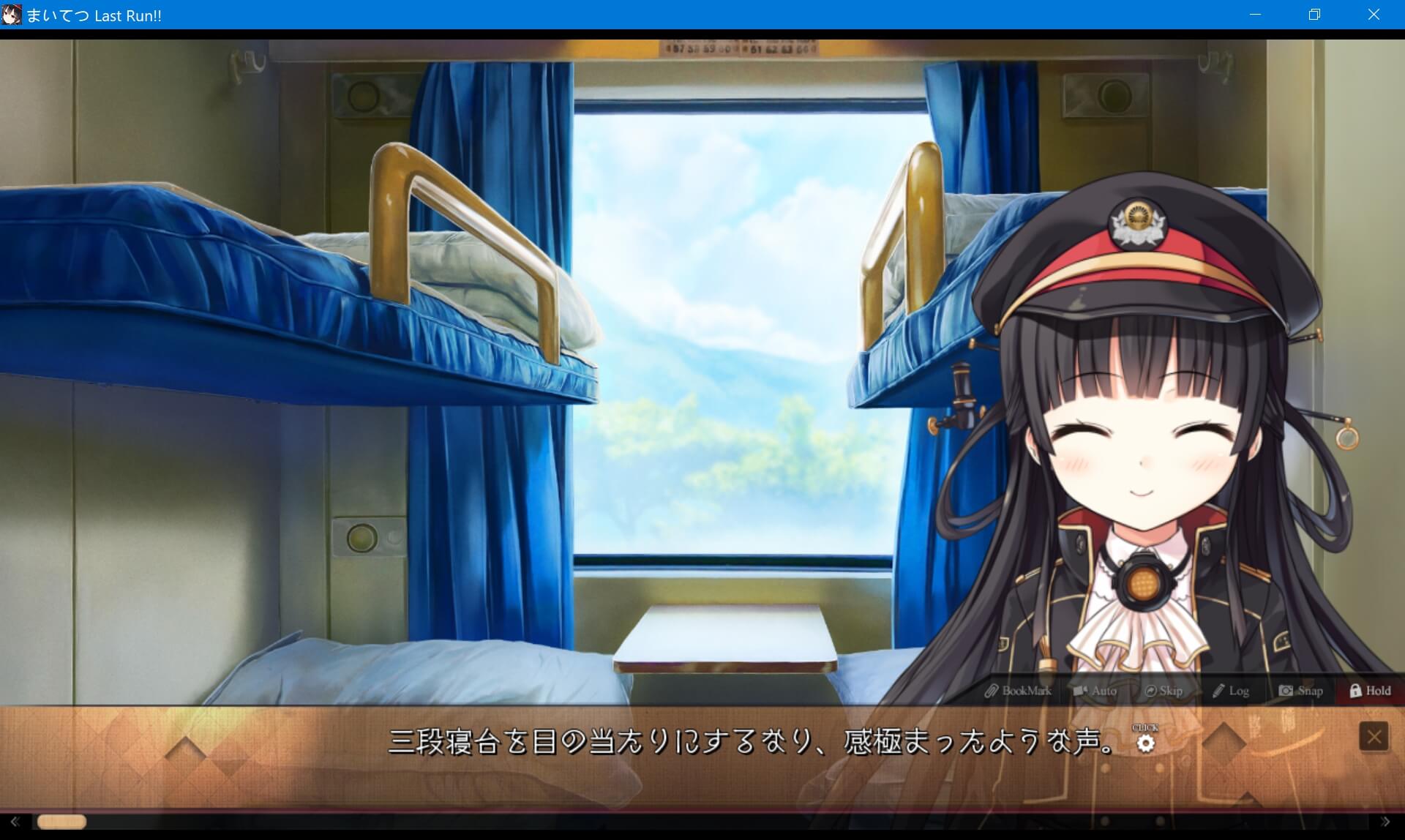
Task: Click the paperclip BookMark icon
Action: click(x=993, y=691)
